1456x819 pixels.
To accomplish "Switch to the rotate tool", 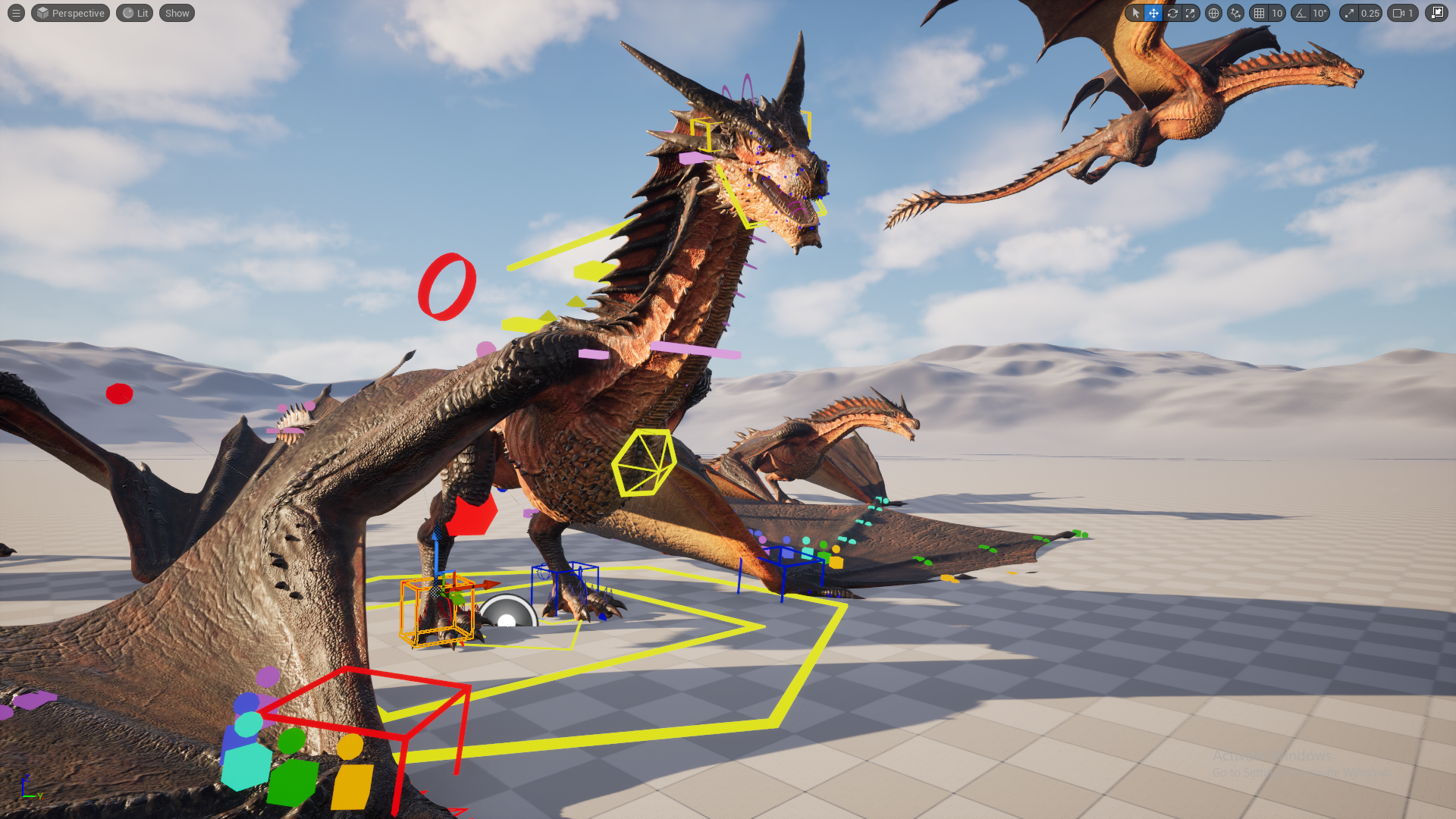I will point(1172,13).
